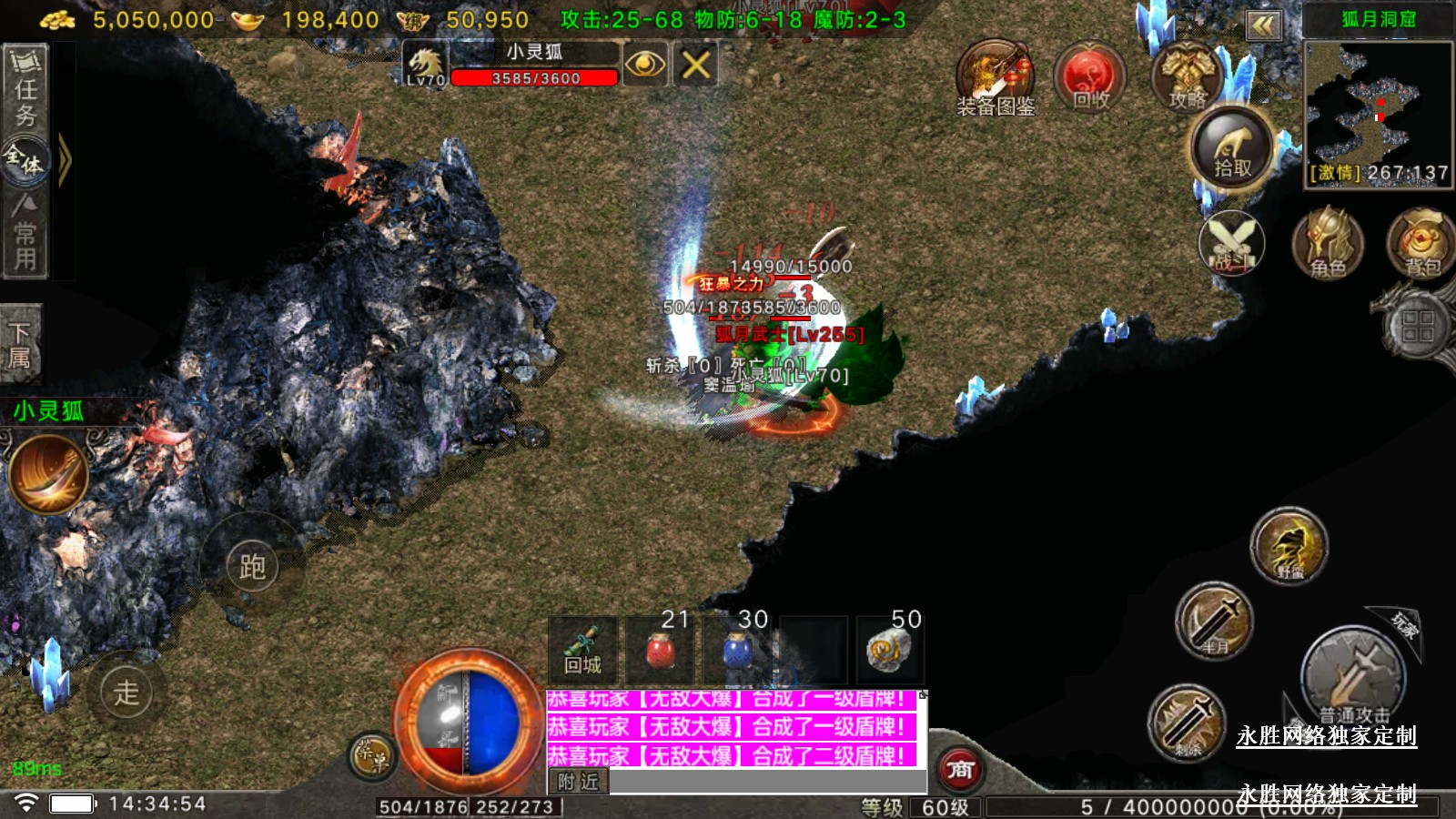This screenshot has width=1456, height=819.
Task: Collapse the top icon bar with the arrow button
Action: (1263, 25)
